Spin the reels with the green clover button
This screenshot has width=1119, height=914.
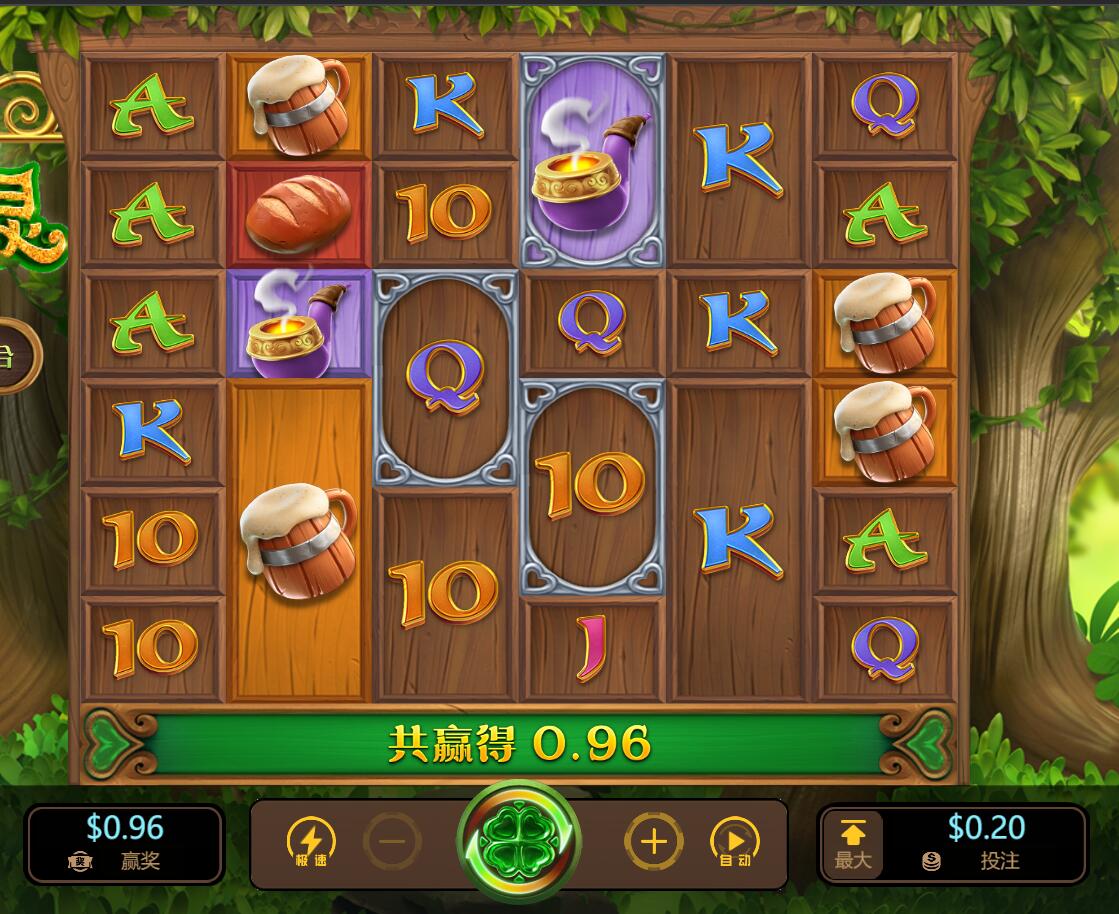pos(518,842)
